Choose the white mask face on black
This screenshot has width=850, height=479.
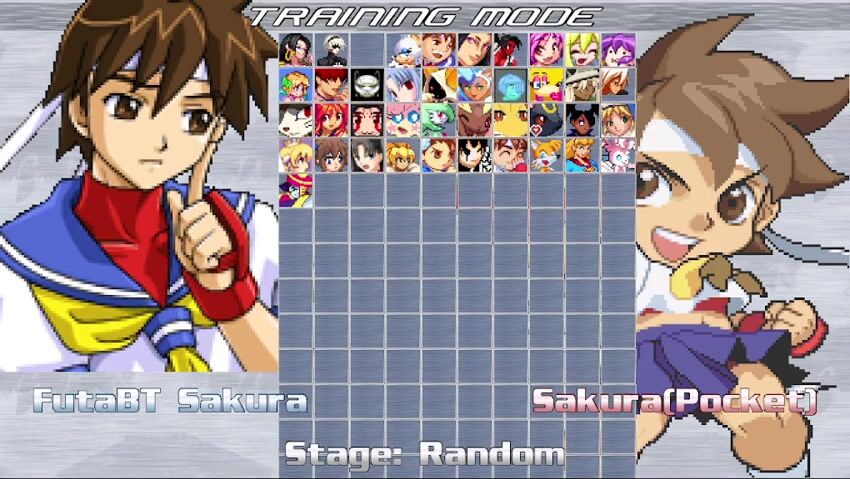[x=367, y=84]
